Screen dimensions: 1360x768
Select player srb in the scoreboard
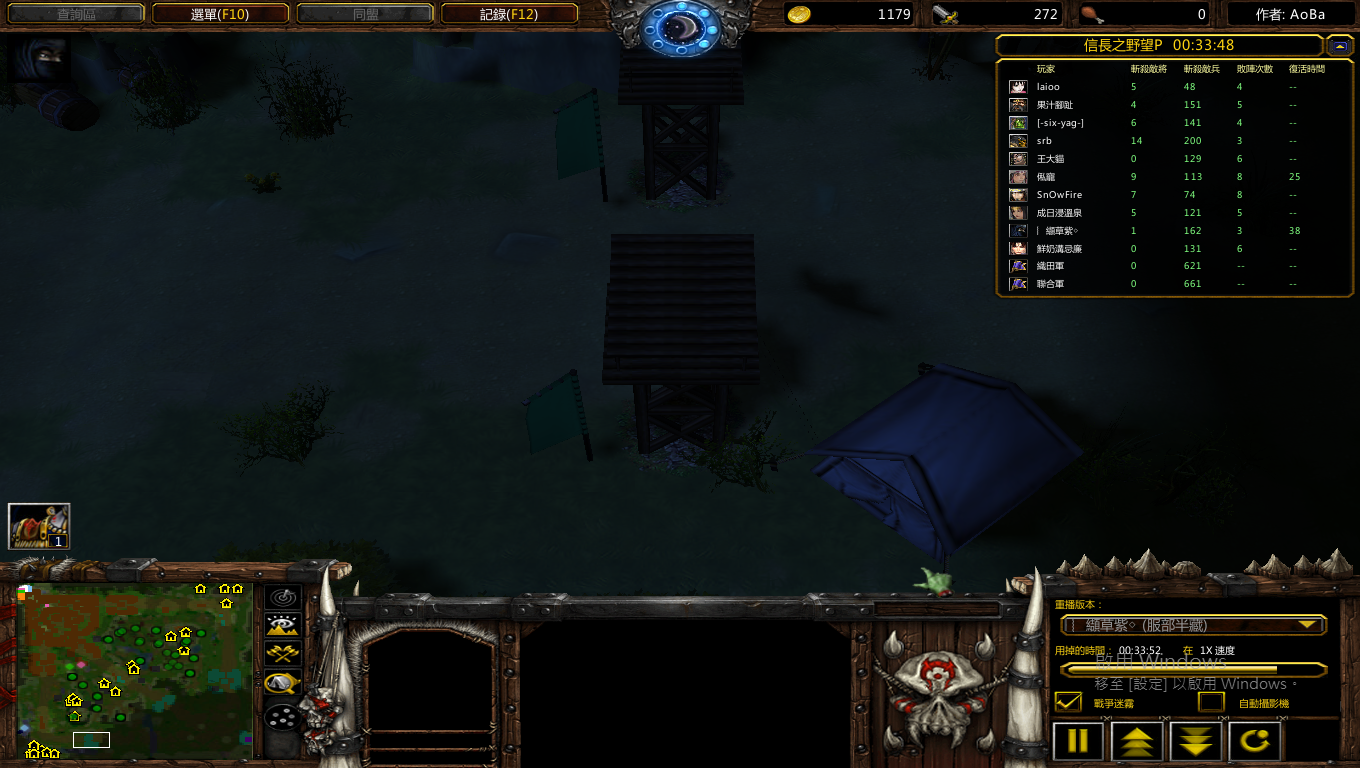[x=1044, y=141]
